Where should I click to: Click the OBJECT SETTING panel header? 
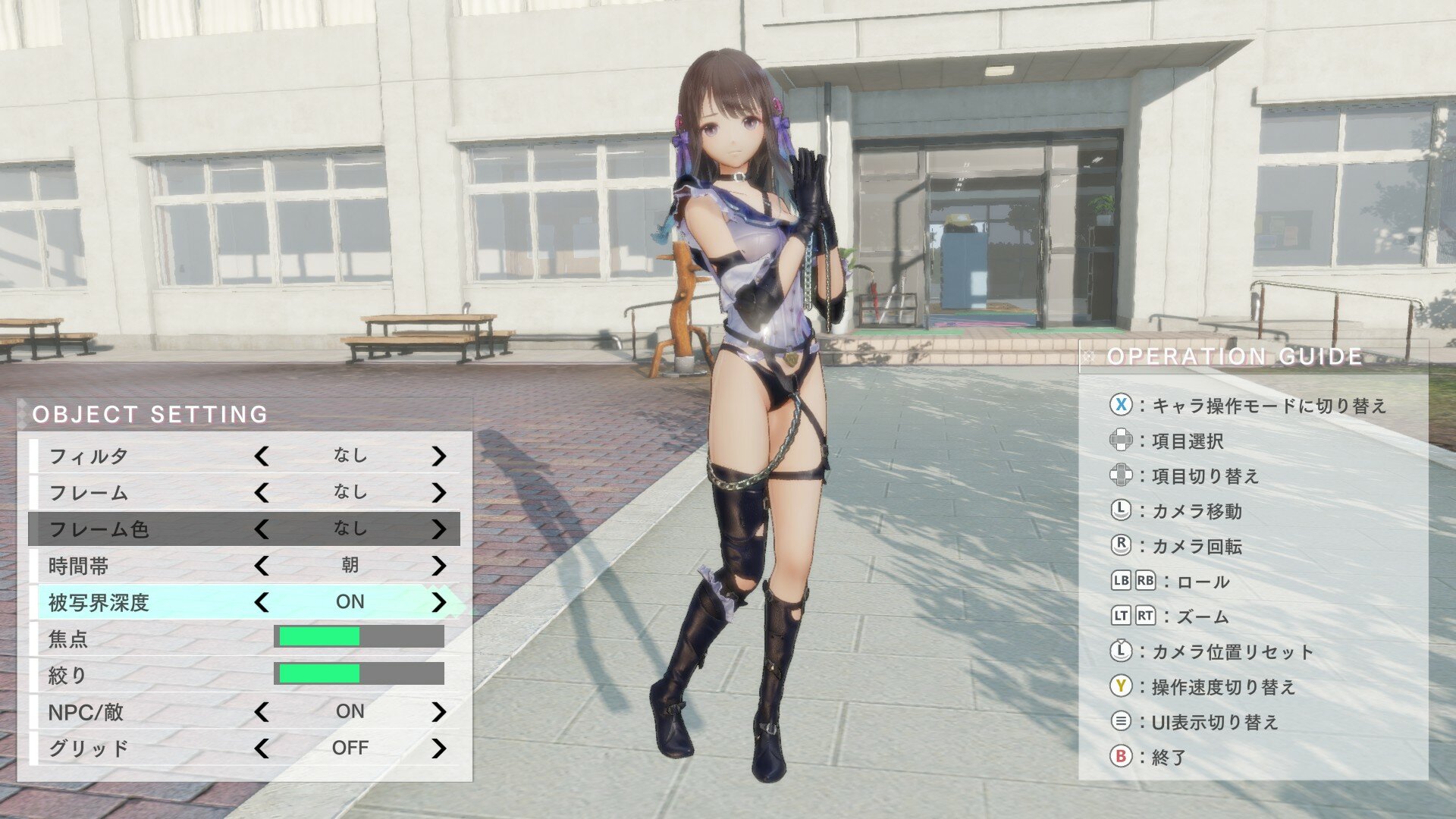point(152,415)
